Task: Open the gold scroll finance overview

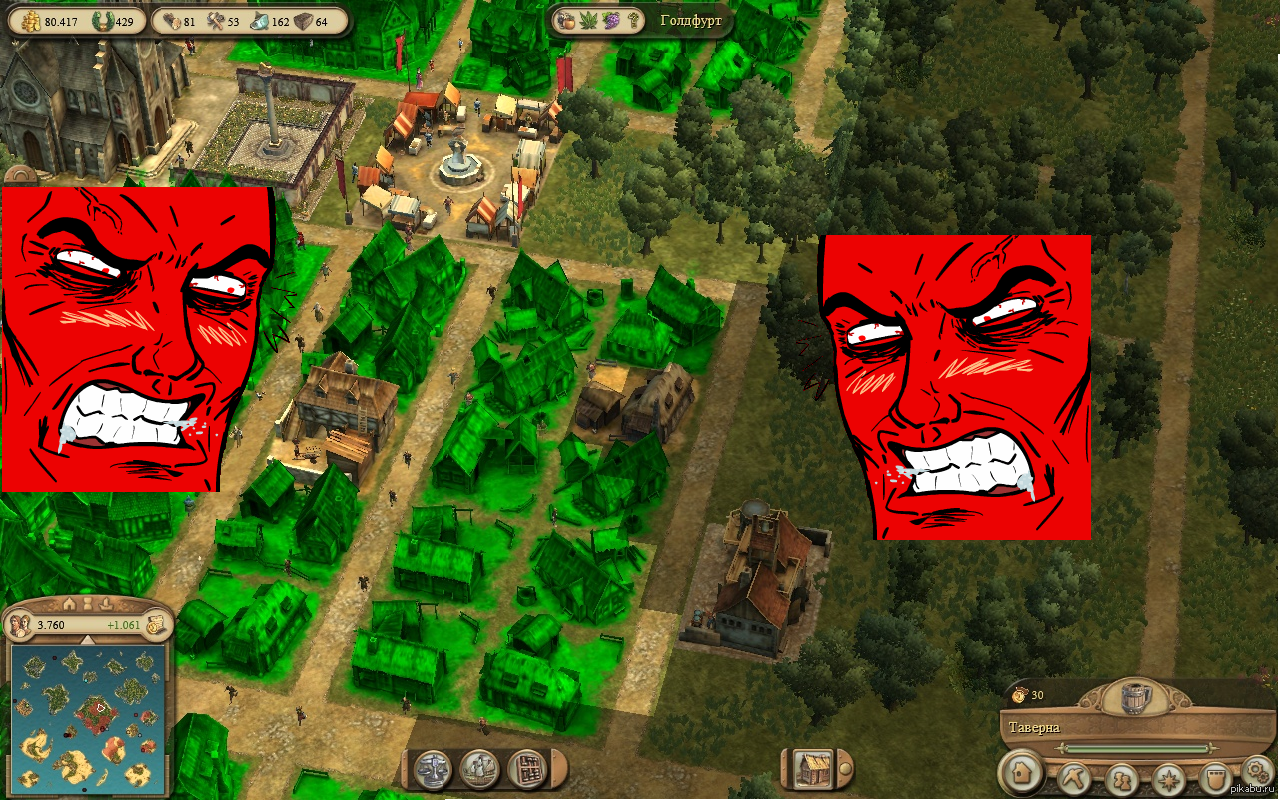Action: (154, 625)
